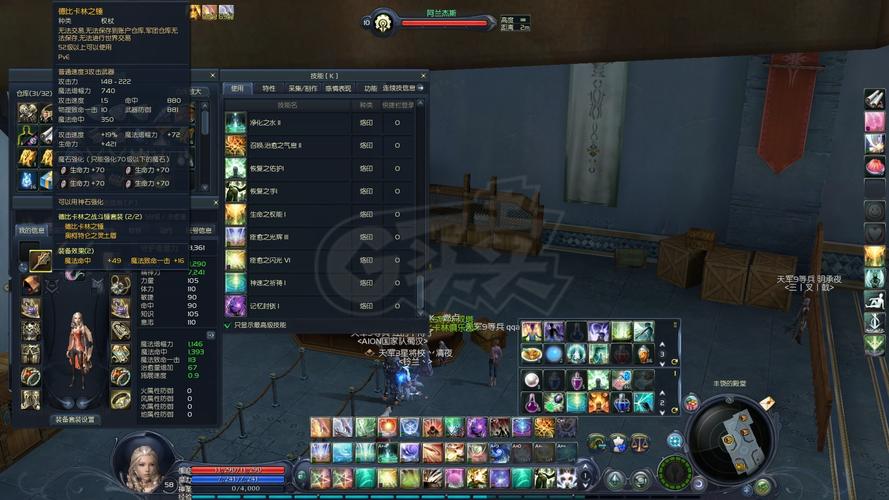Switch to the 感情表现 tab
Image resolution: width=889 pixels, height=500 pixels.
coord(338,88)
